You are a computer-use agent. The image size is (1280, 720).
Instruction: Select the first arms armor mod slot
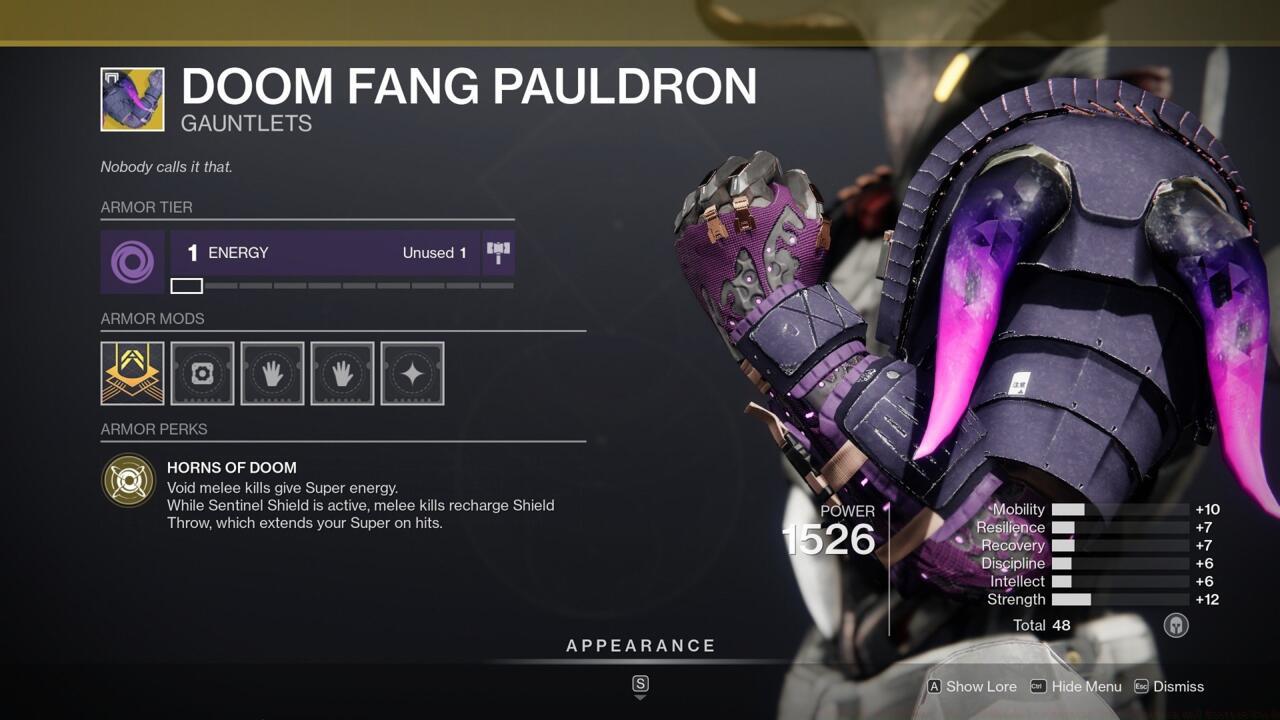pyautogui.click(x=272, y=373)
